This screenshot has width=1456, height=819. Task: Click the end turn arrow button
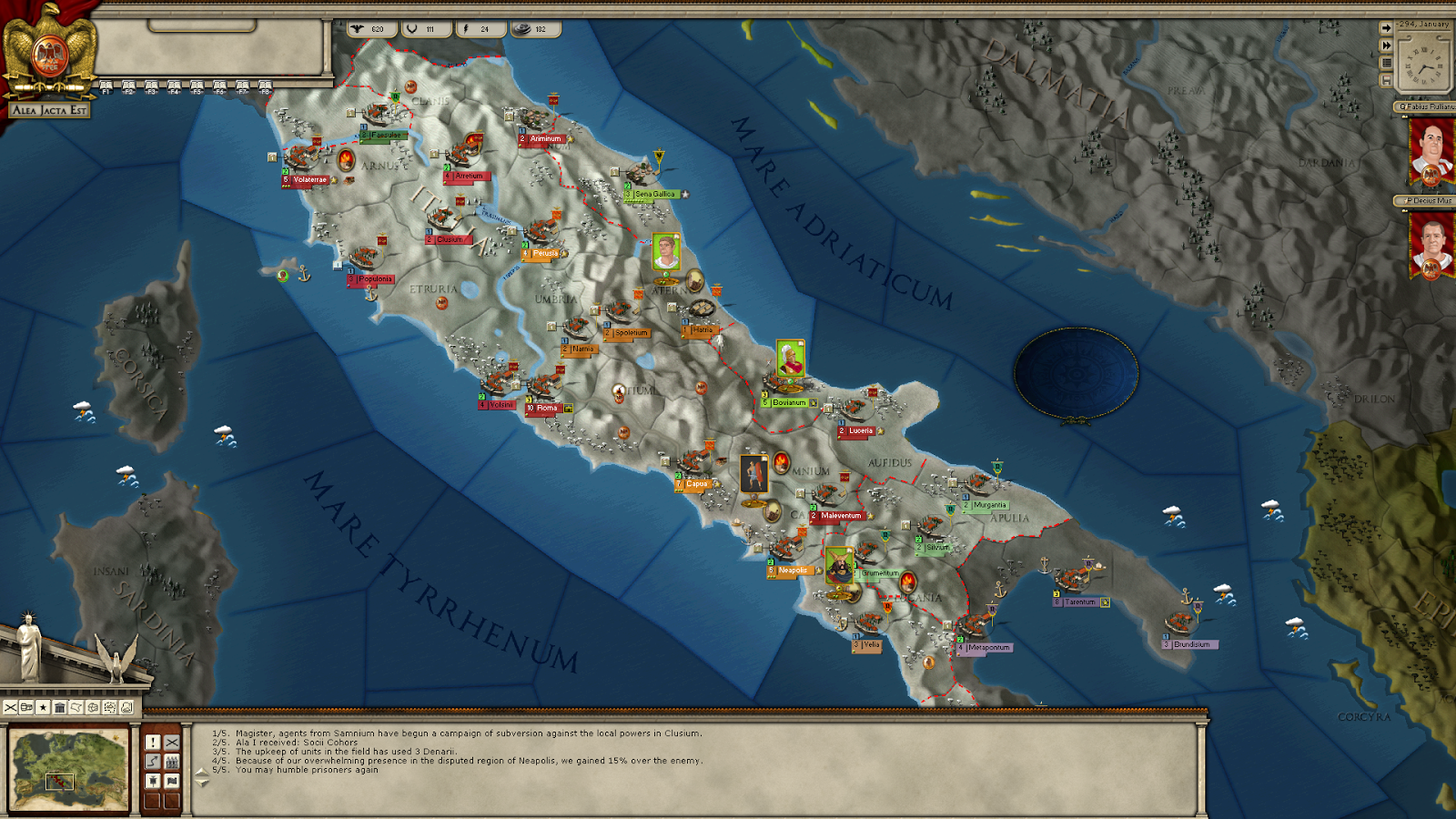[1386, 27]
